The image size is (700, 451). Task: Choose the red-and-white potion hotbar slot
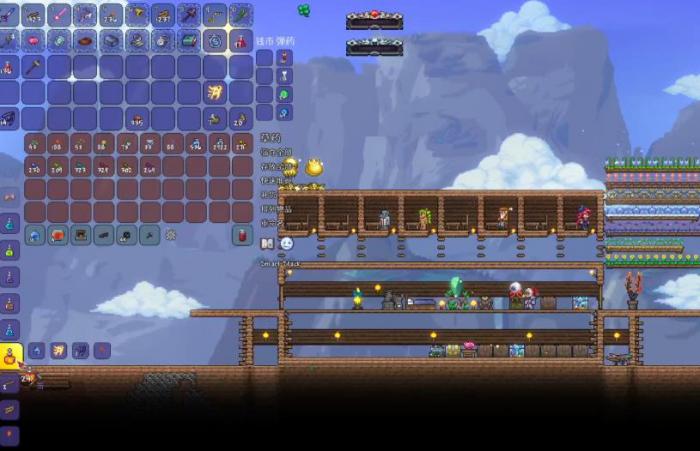241,41
